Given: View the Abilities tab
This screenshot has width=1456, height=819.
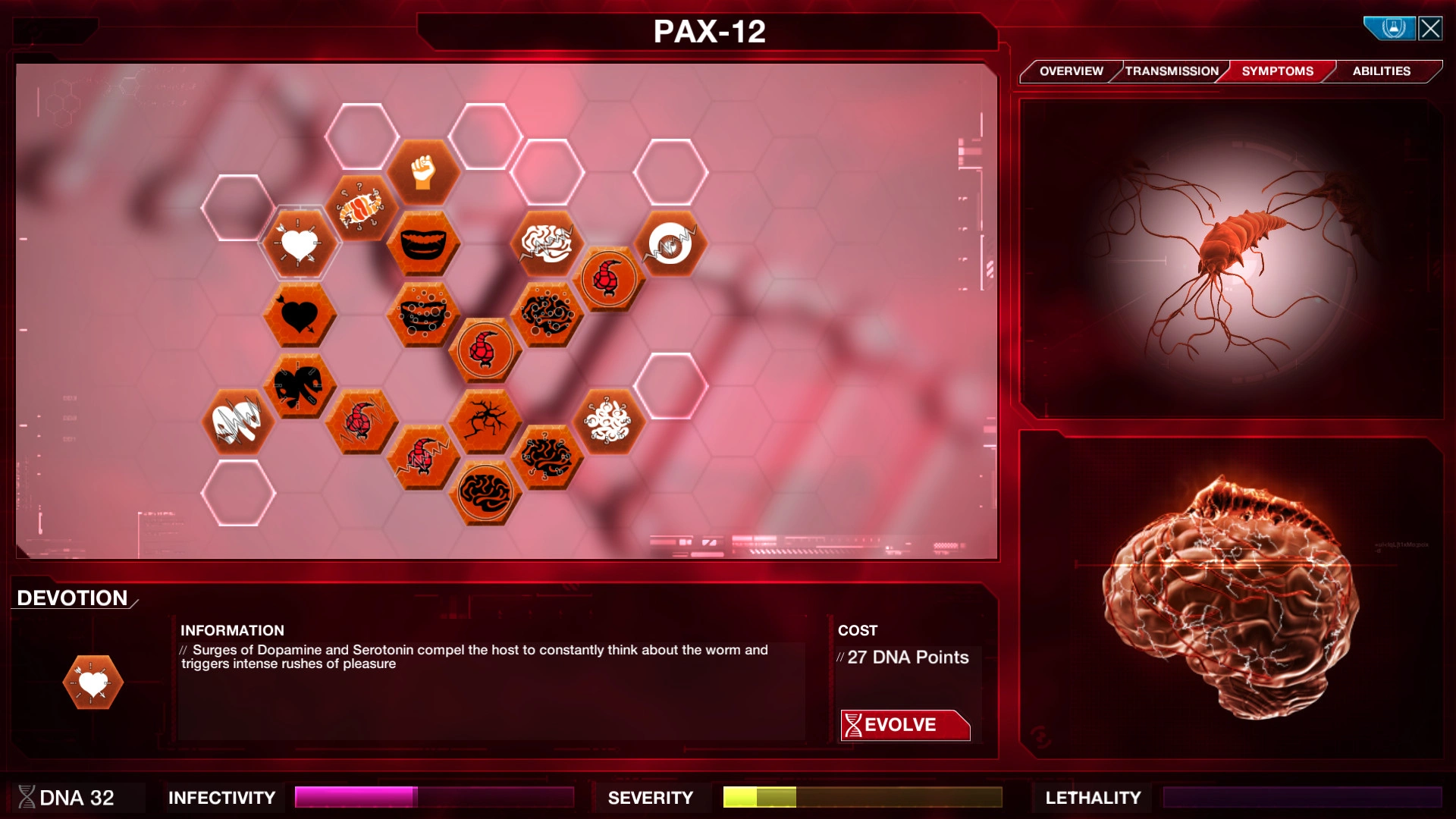Looking at the screenshot, I should [1382, 71].
